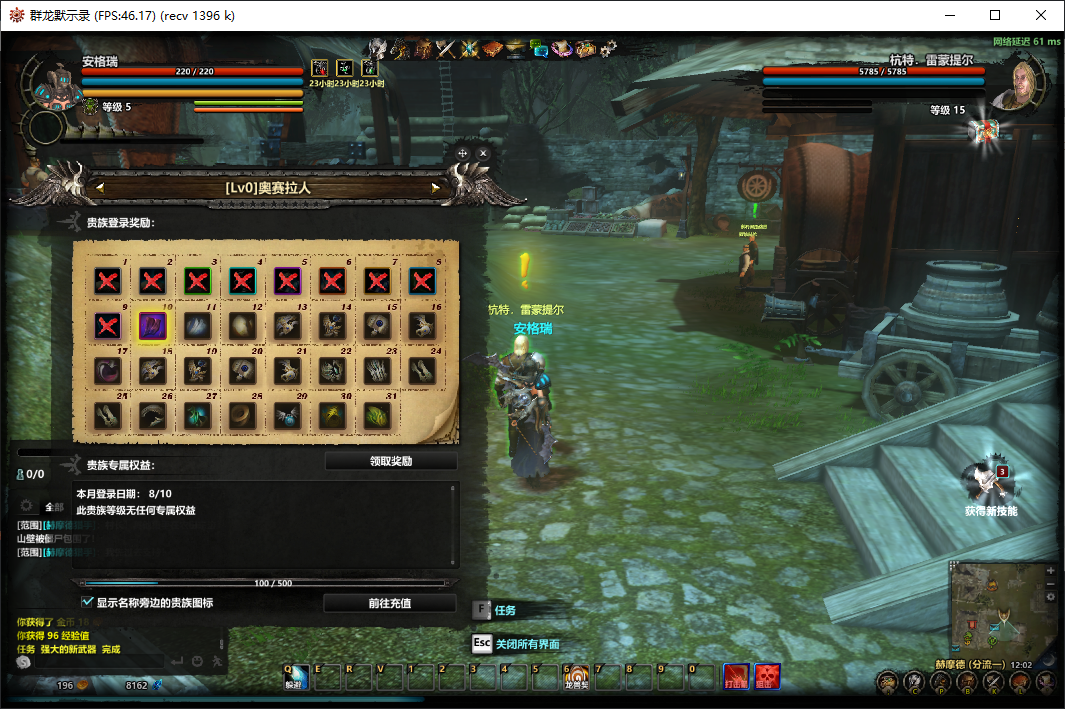The height and width of the screenshot is (709, 1065).
Task: Open the 获得新技能 new skill notification
Action: point(991,486)
